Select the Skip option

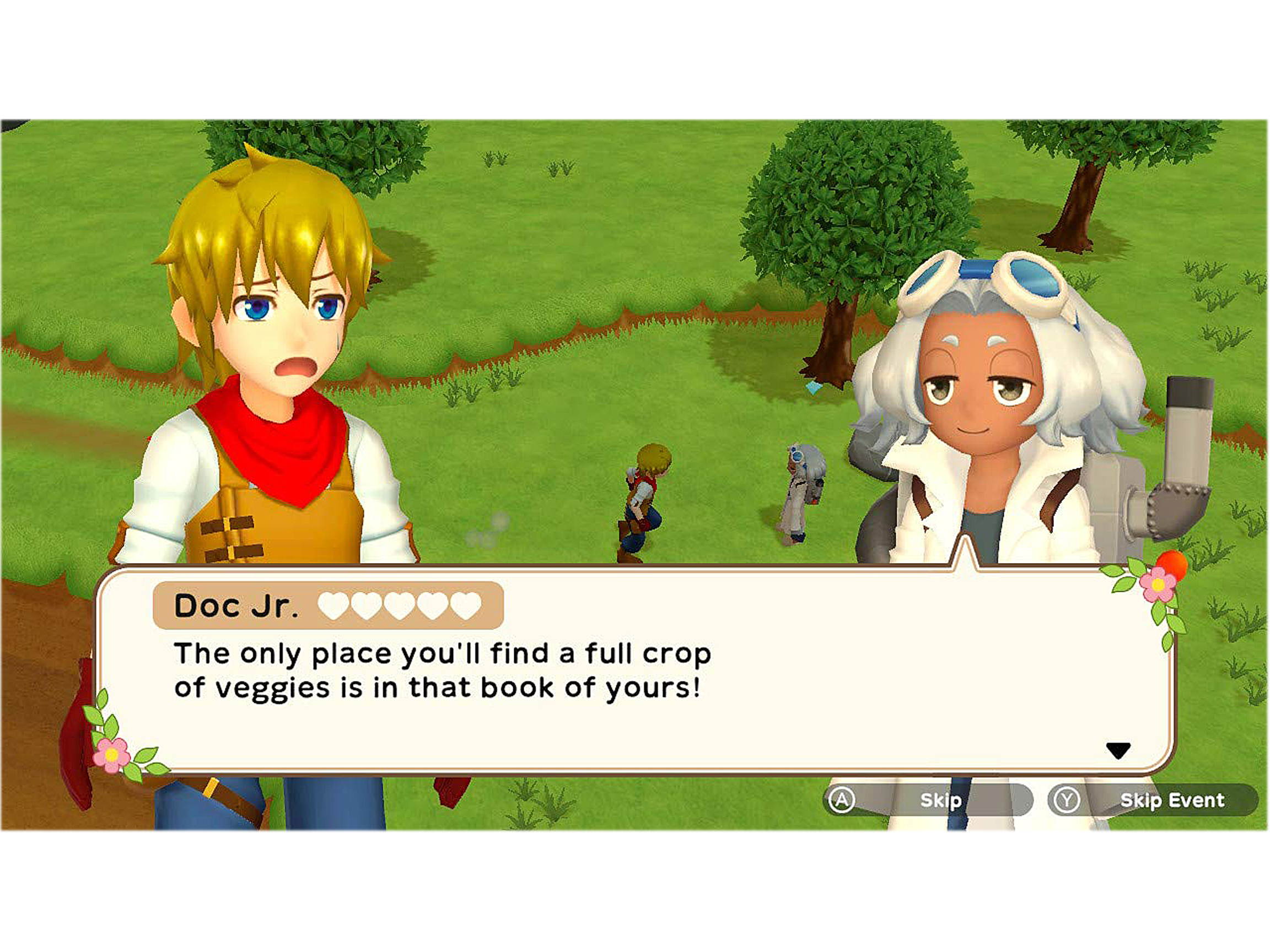pos(941,800)
